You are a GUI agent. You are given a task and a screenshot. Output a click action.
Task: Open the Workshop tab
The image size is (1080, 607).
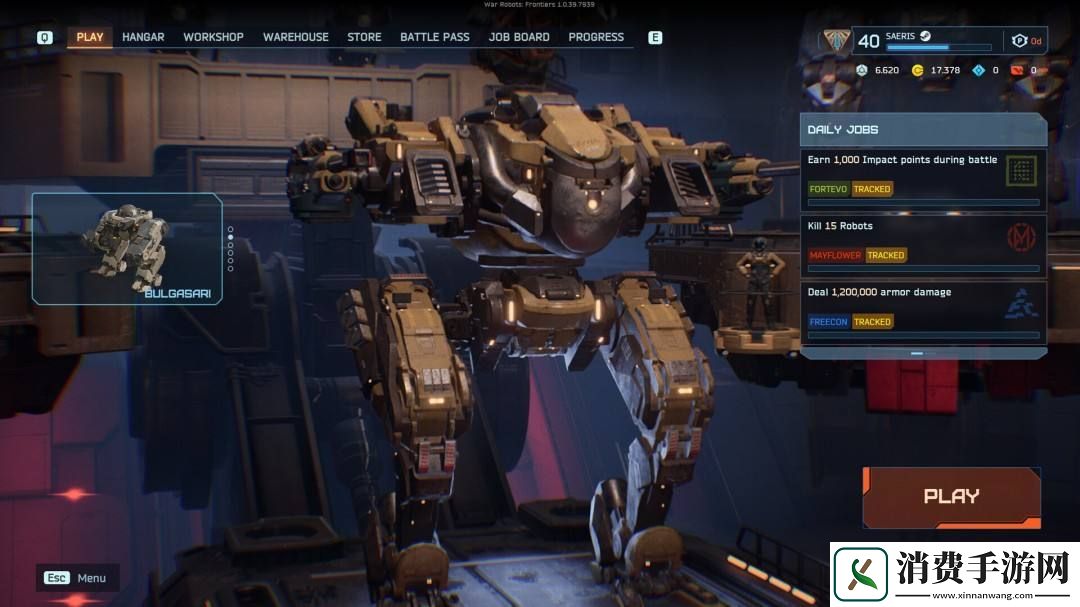(x=213, y=37)
